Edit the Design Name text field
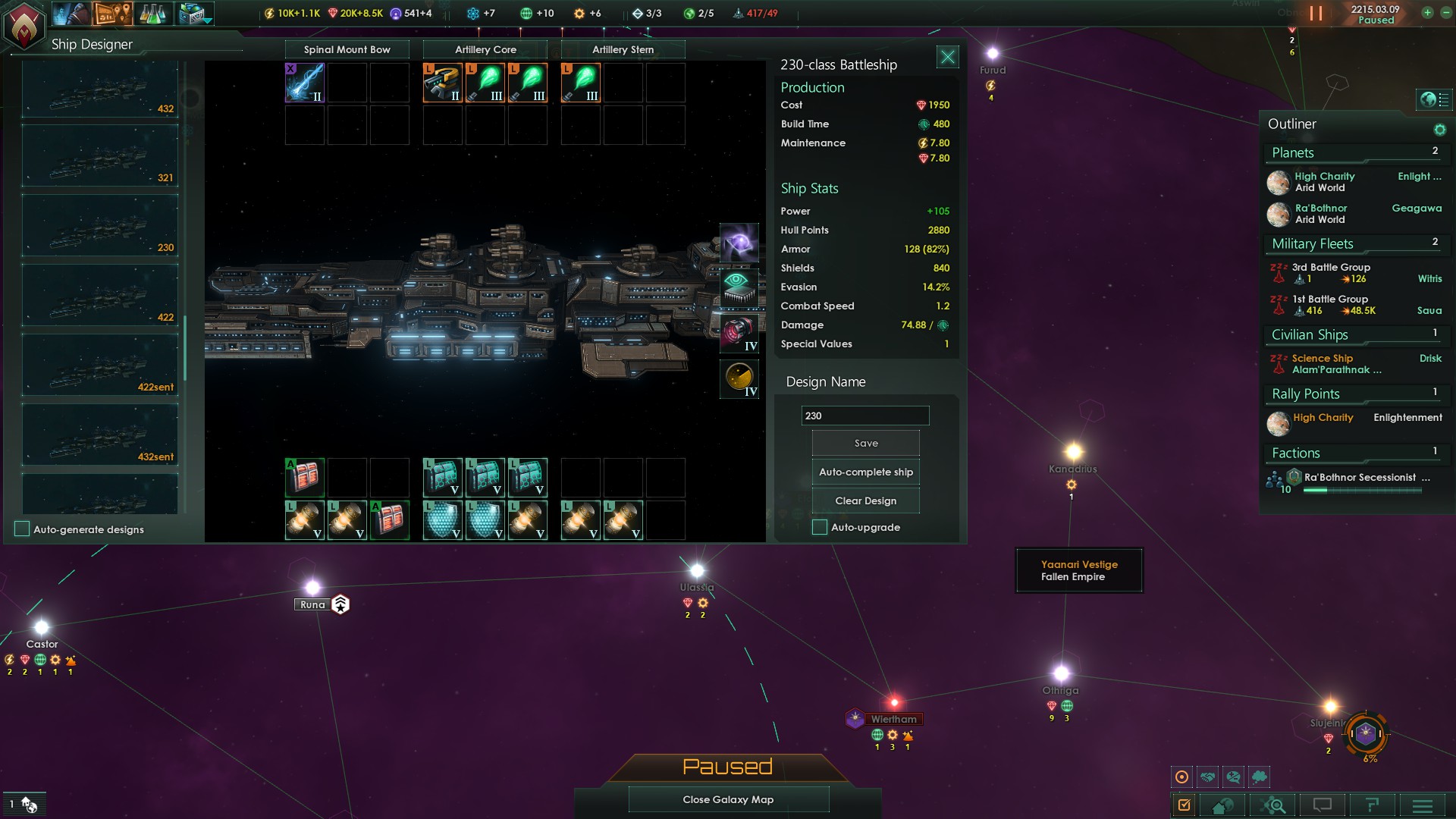Viewport: 1456px width, 819px height. pyautogui.click(x=864, y=416)
